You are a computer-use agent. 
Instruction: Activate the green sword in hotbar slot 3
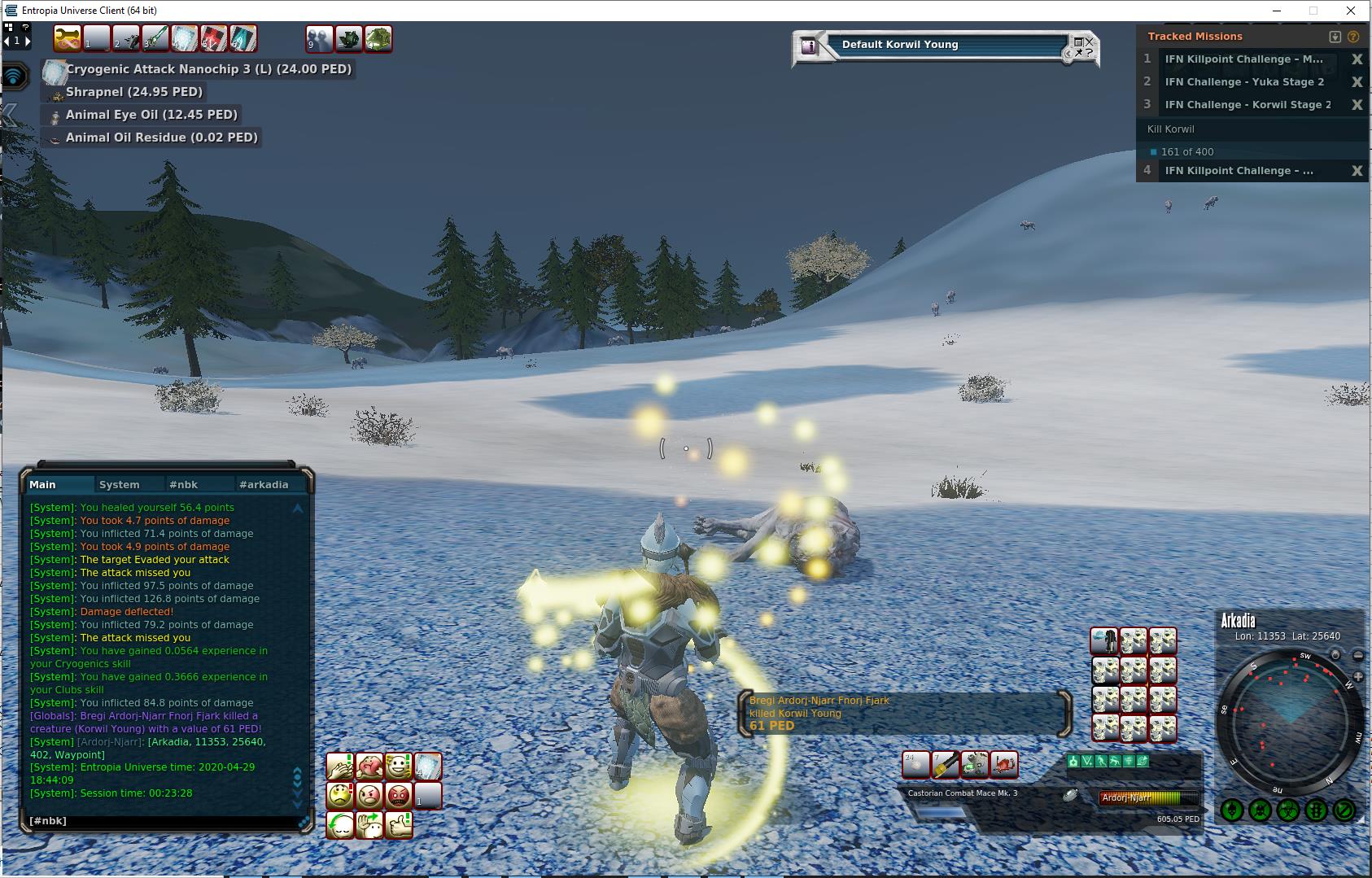(x=155, y=38)
